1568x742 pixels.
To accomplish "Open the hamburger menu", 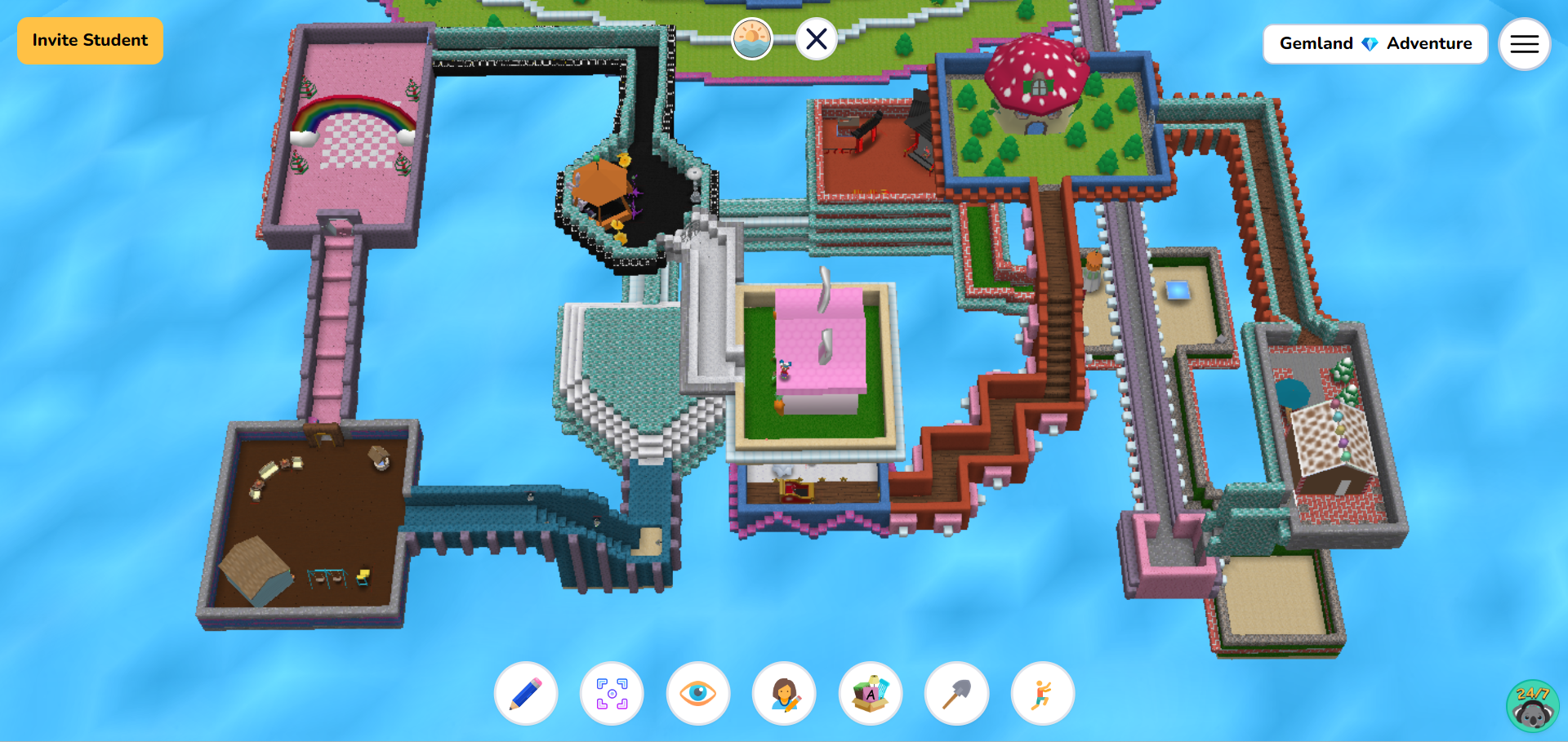I will click(x=1524, y=43).
